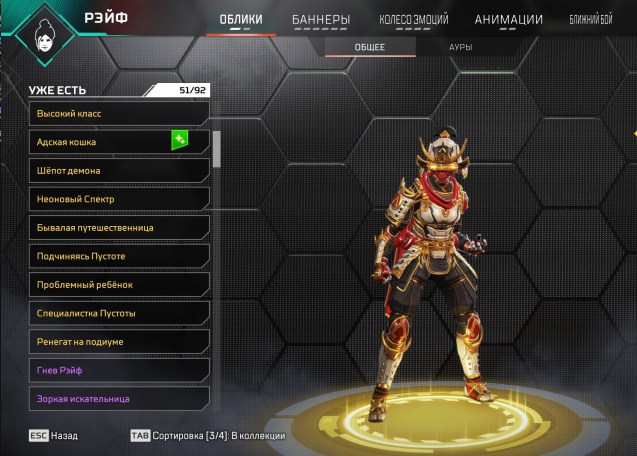The height and width of the screenshot is (456, 637).
Task: Choose the Специалистка Пустоты skin
Action: [x=119, y=314]
